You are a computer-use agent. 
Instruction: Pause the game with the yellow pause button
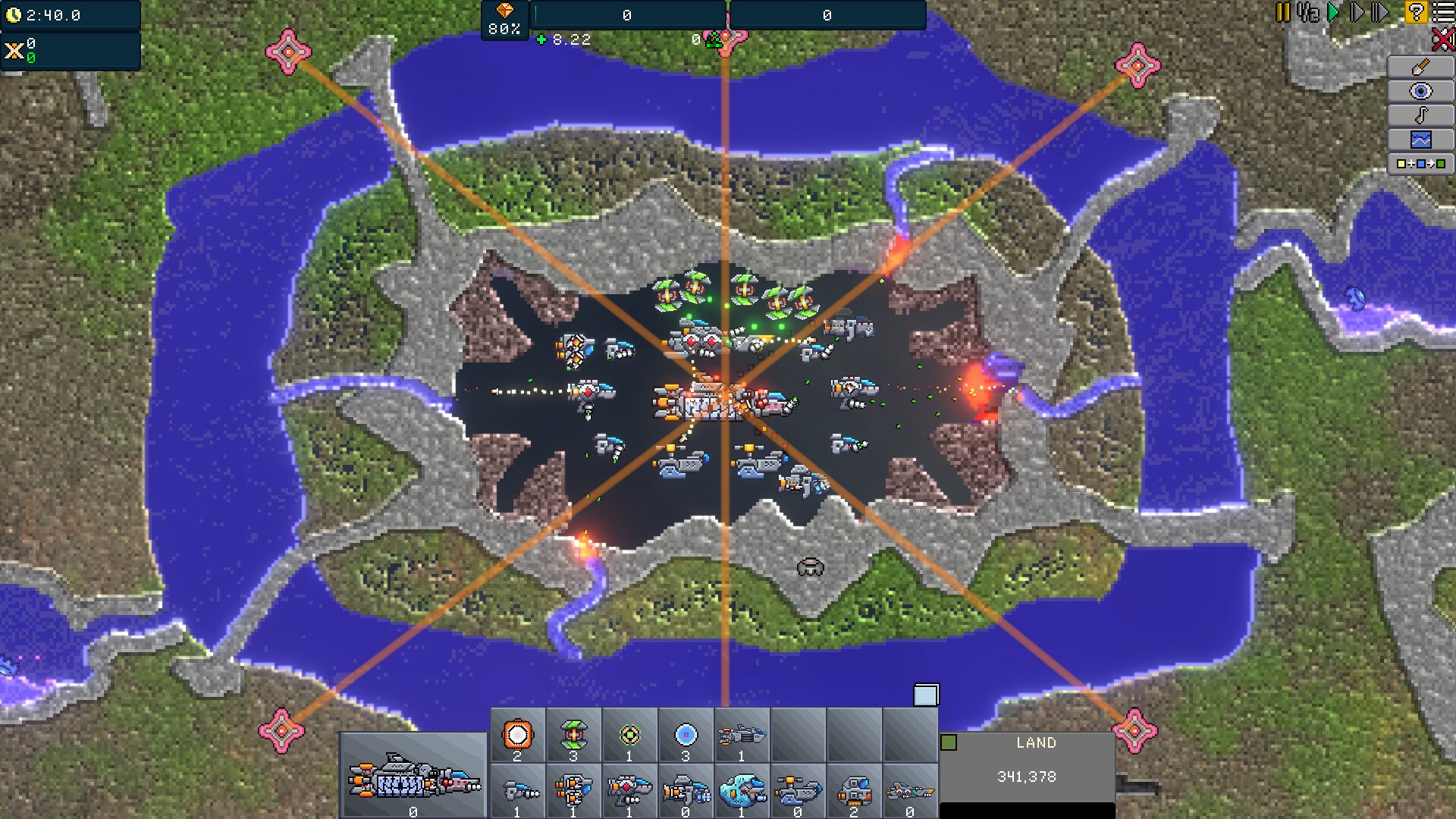click(1282, 12)
